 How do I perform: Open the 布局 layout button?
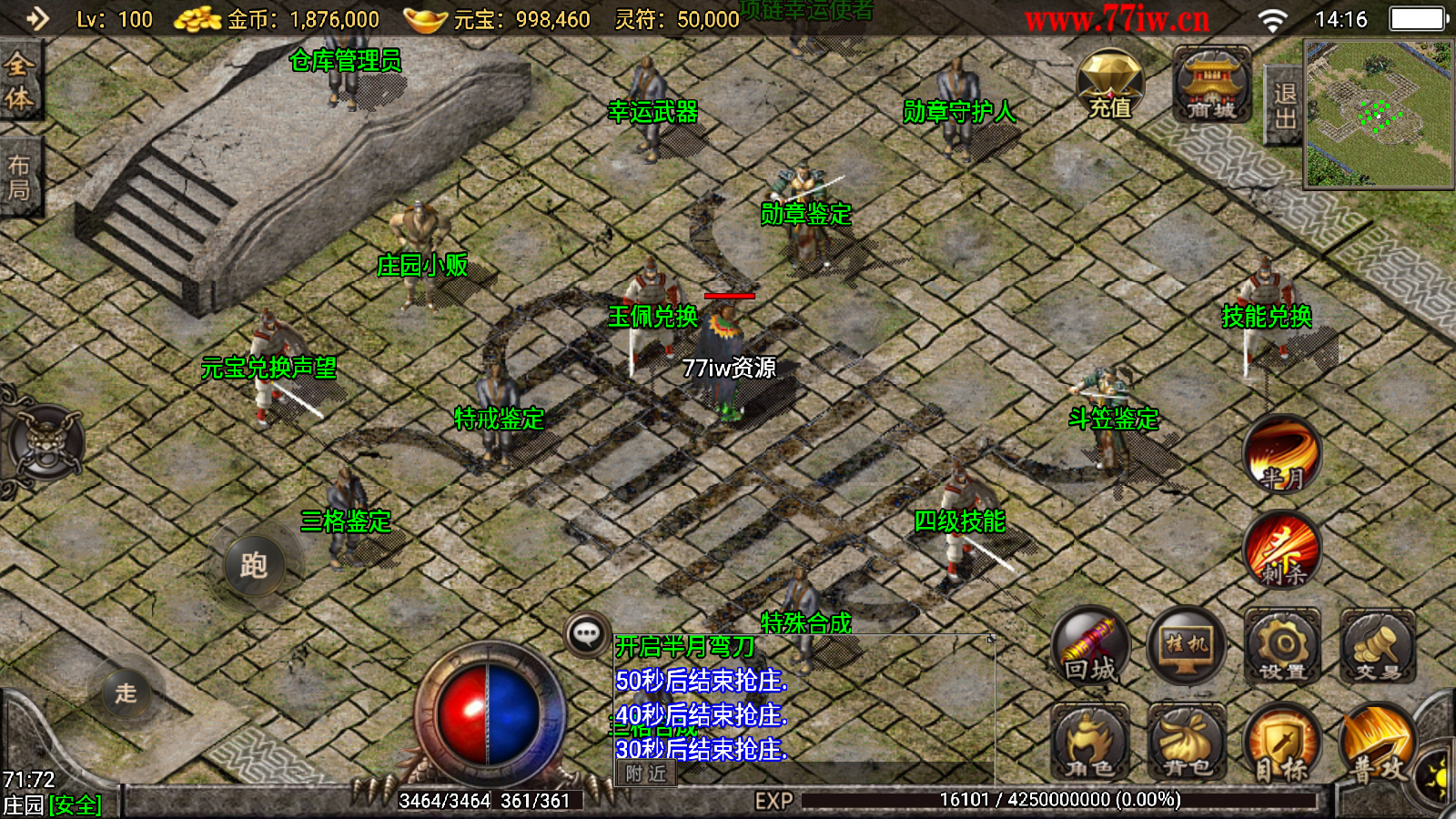(19, 177)
